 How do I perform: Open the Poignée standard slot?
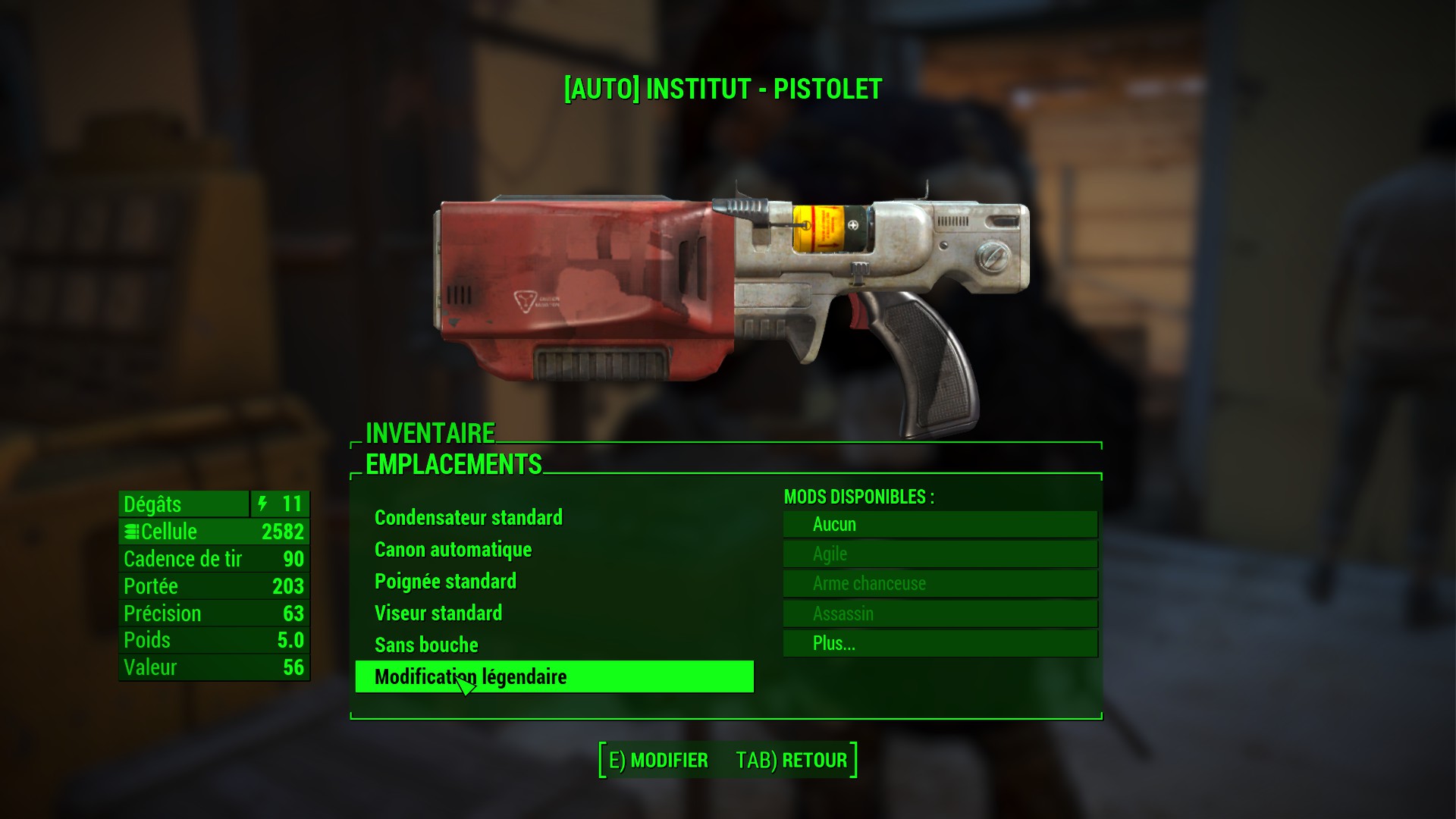[446, 582]
